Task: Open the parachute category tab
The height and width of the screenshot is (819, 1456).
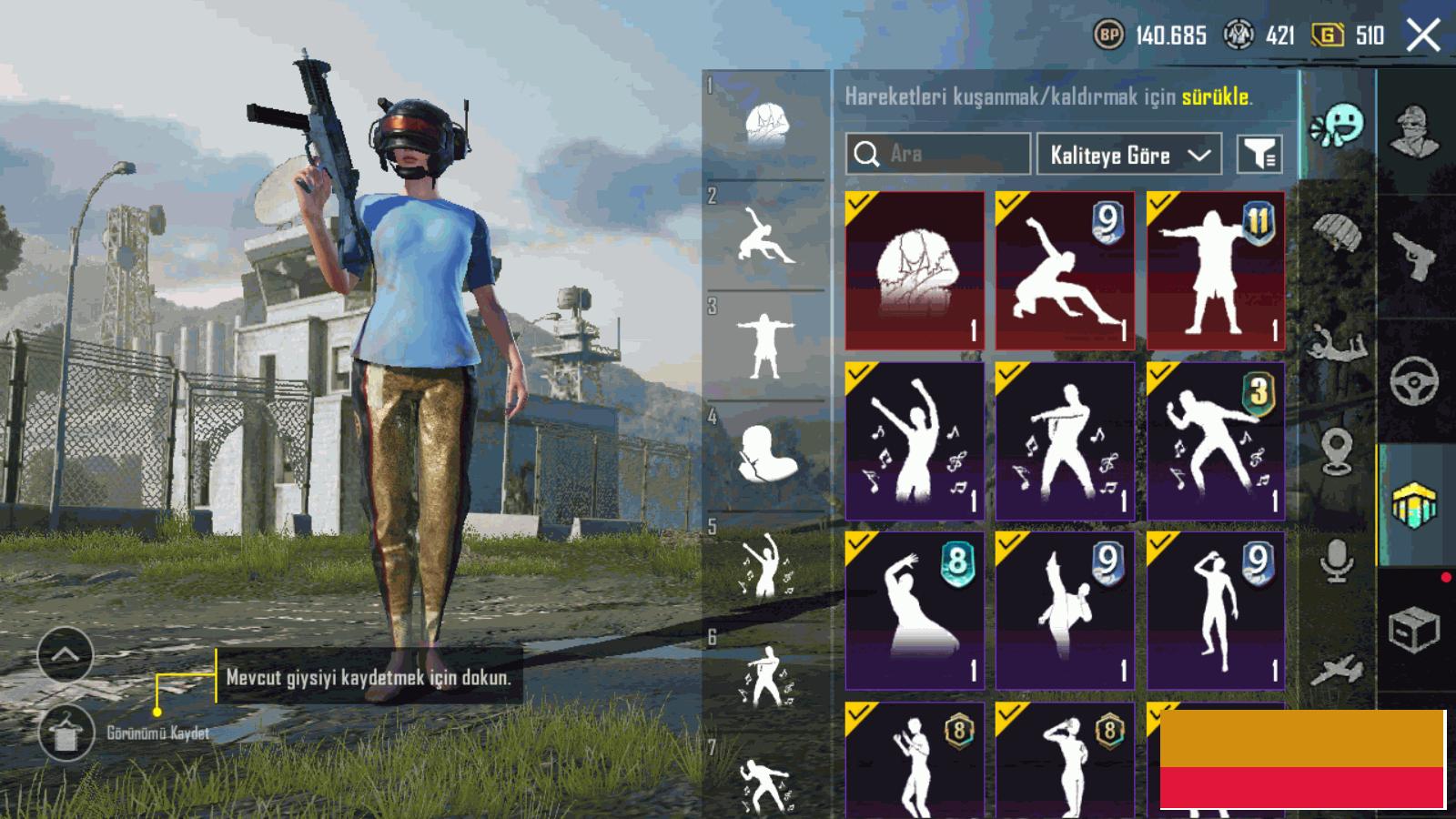Action: [1336, 232]
